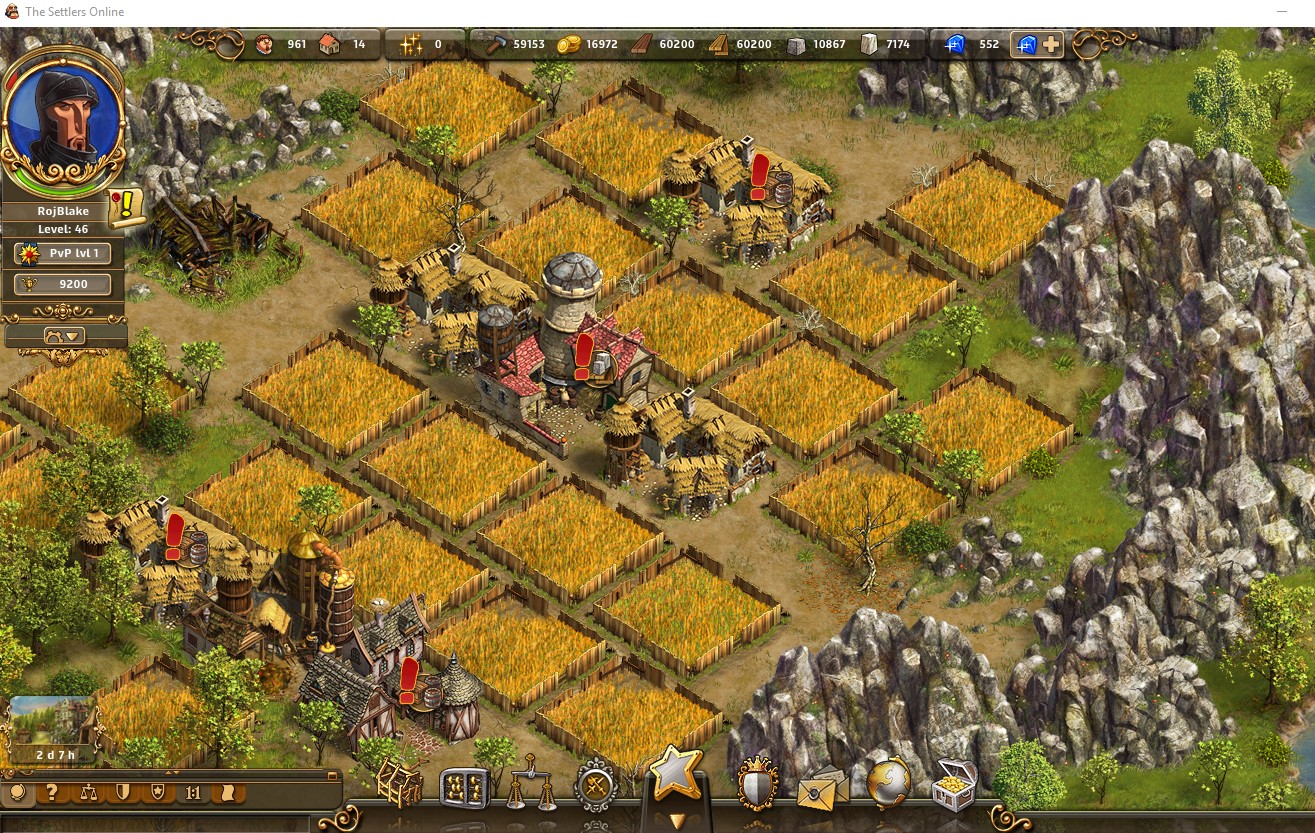The height and width of the screenshot is (833, 1315).
Task: Open the building menu scaffold icon
Action: coord(398,785)
